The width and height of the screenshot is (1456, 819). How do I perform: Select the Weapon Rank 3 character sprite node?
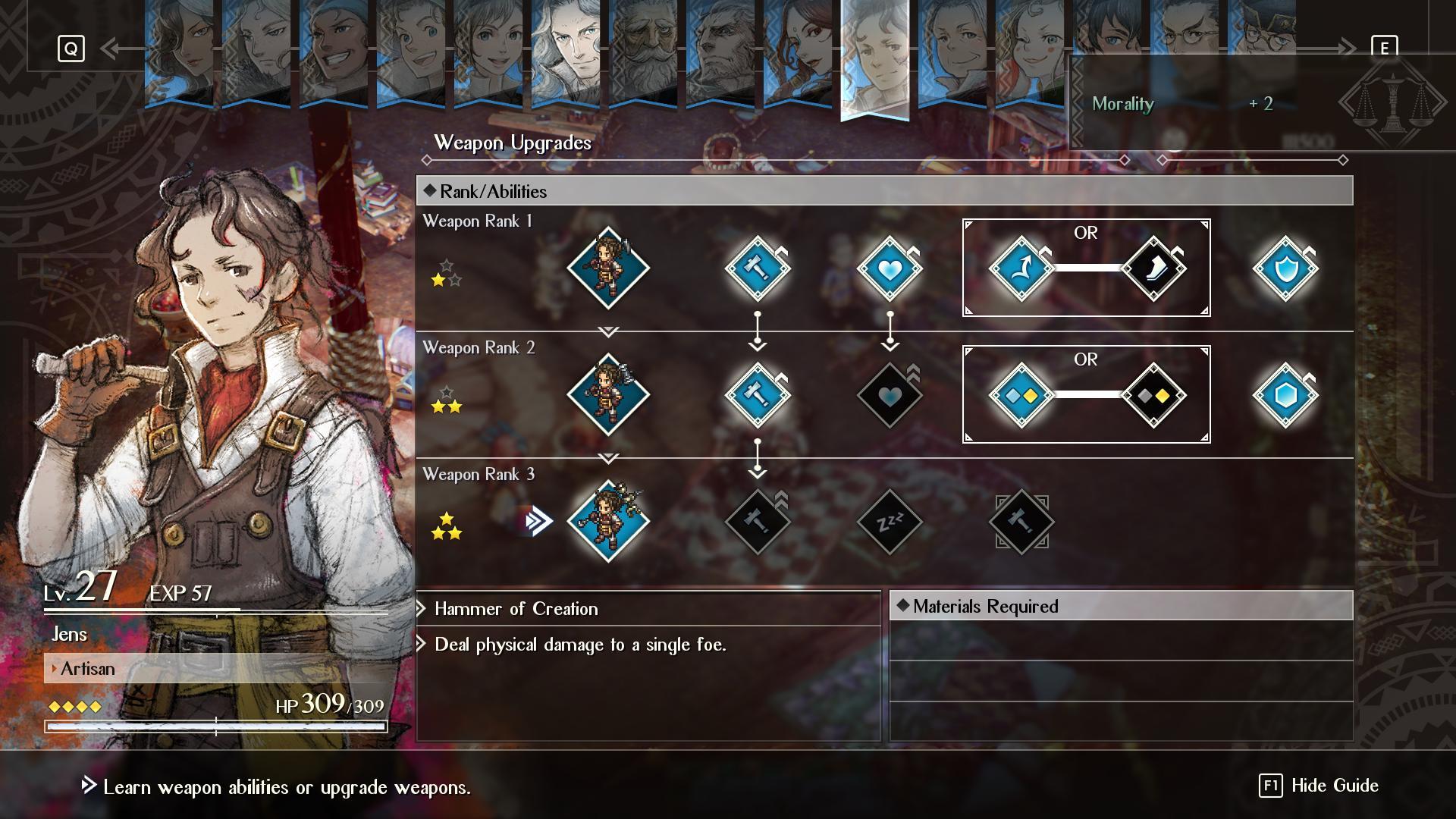click(x=607, y=522)
